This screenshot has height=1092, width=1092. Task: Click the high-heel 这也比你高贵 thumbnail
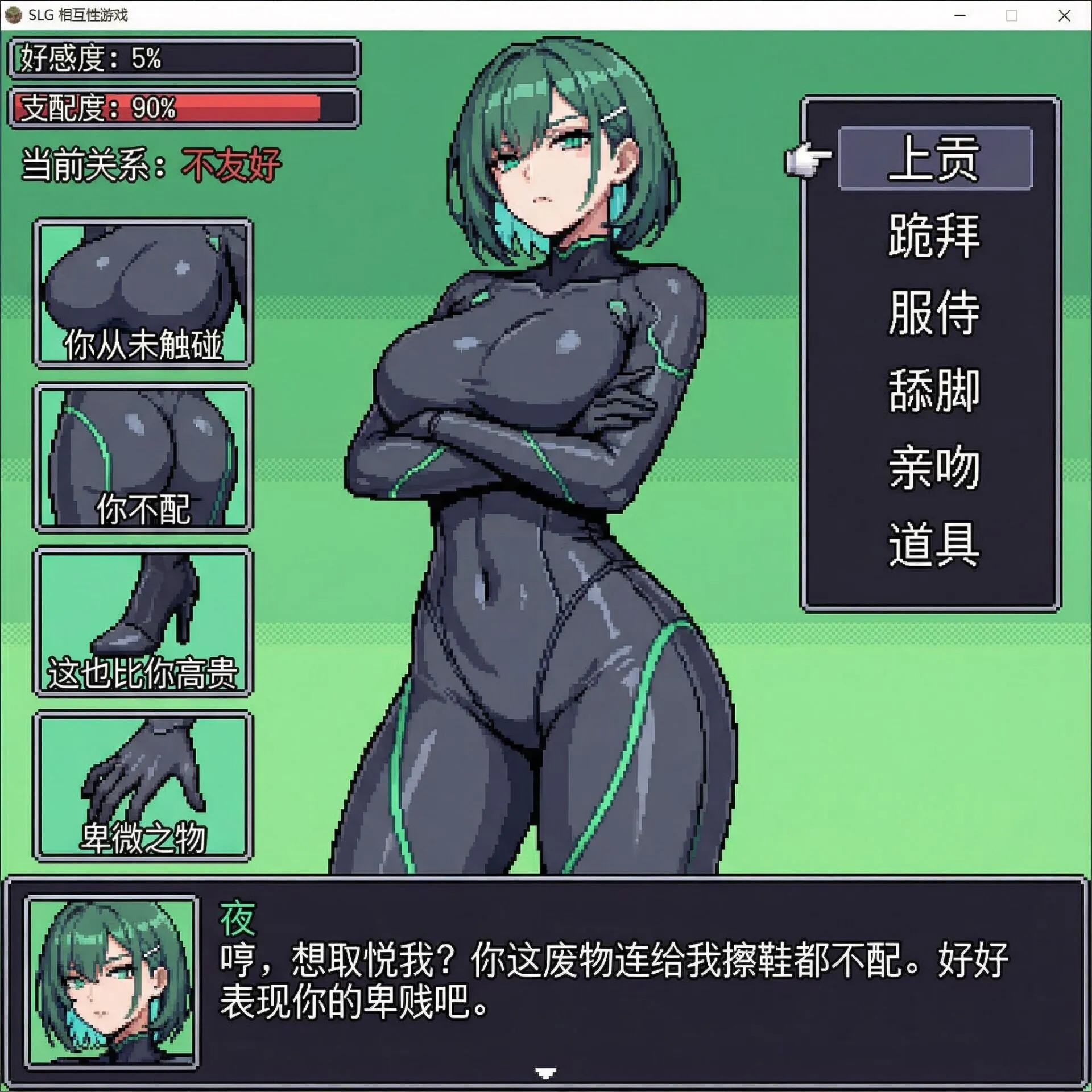(143, 622)
